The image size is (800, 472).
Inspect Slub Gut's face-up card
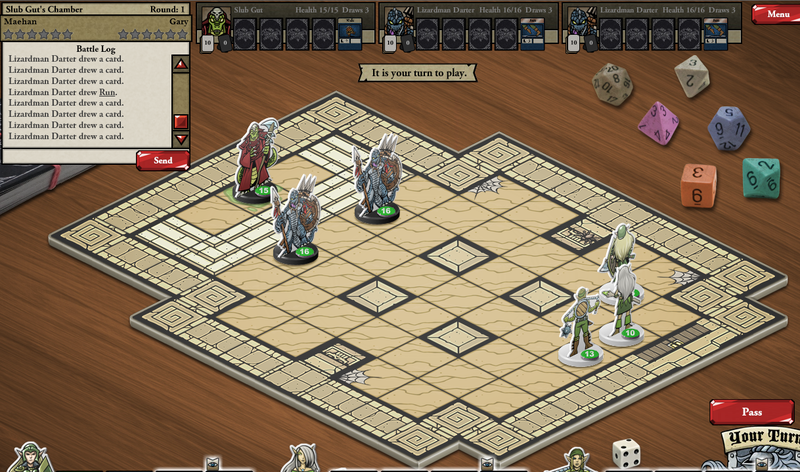click(348, 35)
